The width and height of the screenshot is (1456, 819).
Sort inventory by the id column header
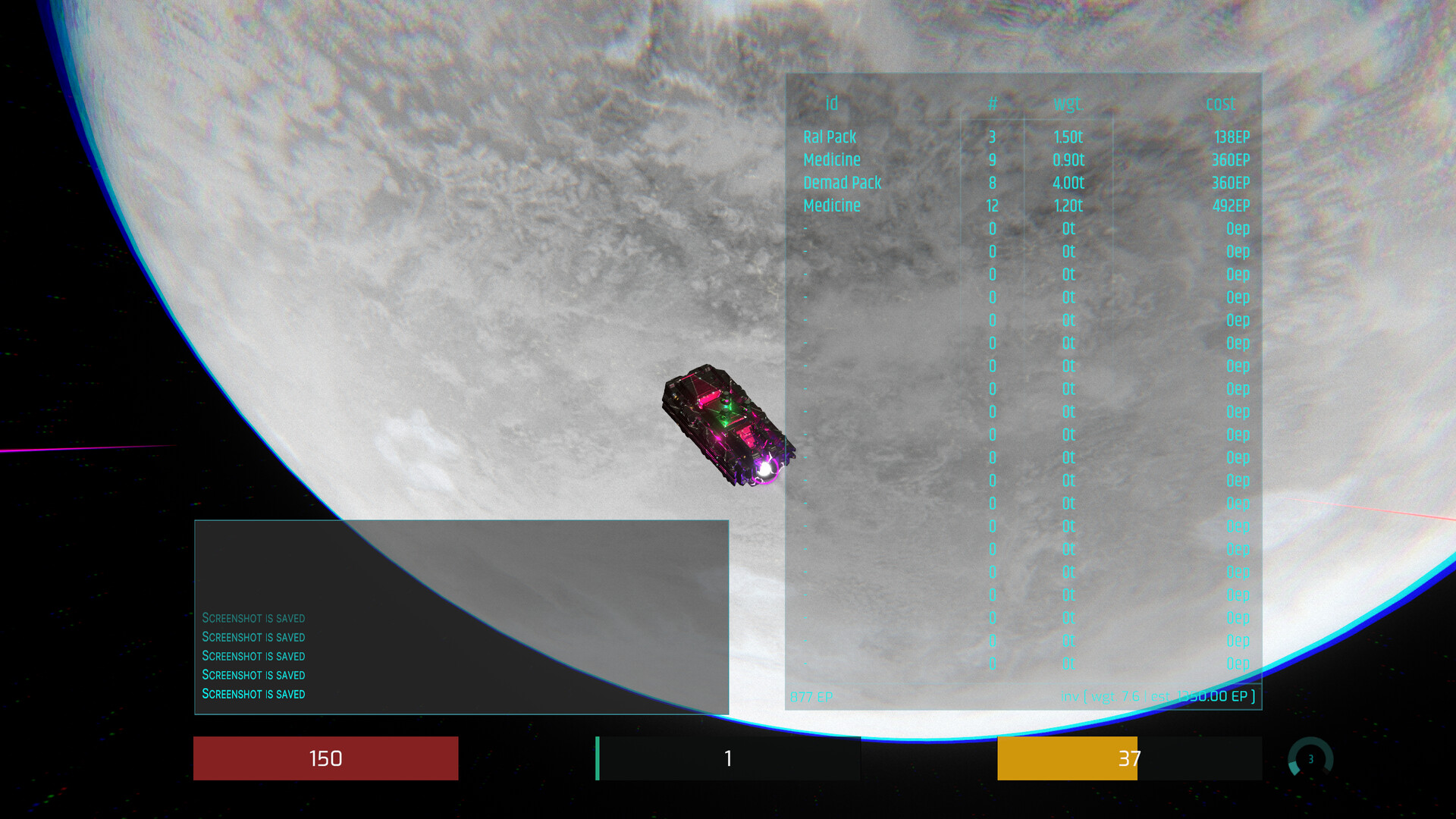pos(831,104)
